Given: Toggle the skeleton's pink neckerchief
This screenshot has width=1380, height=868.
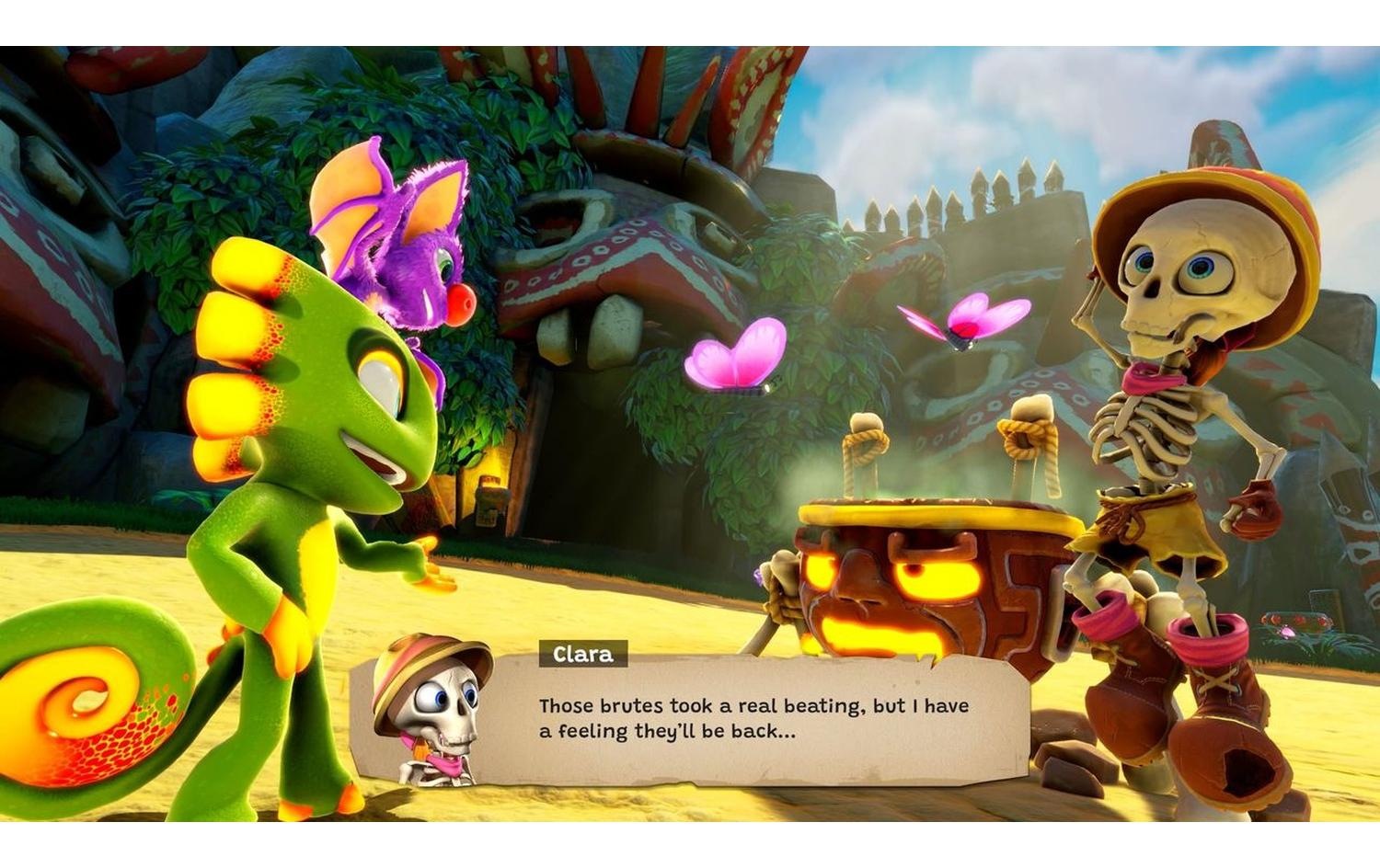Looking at the screenshot, I should [1155, 377].
